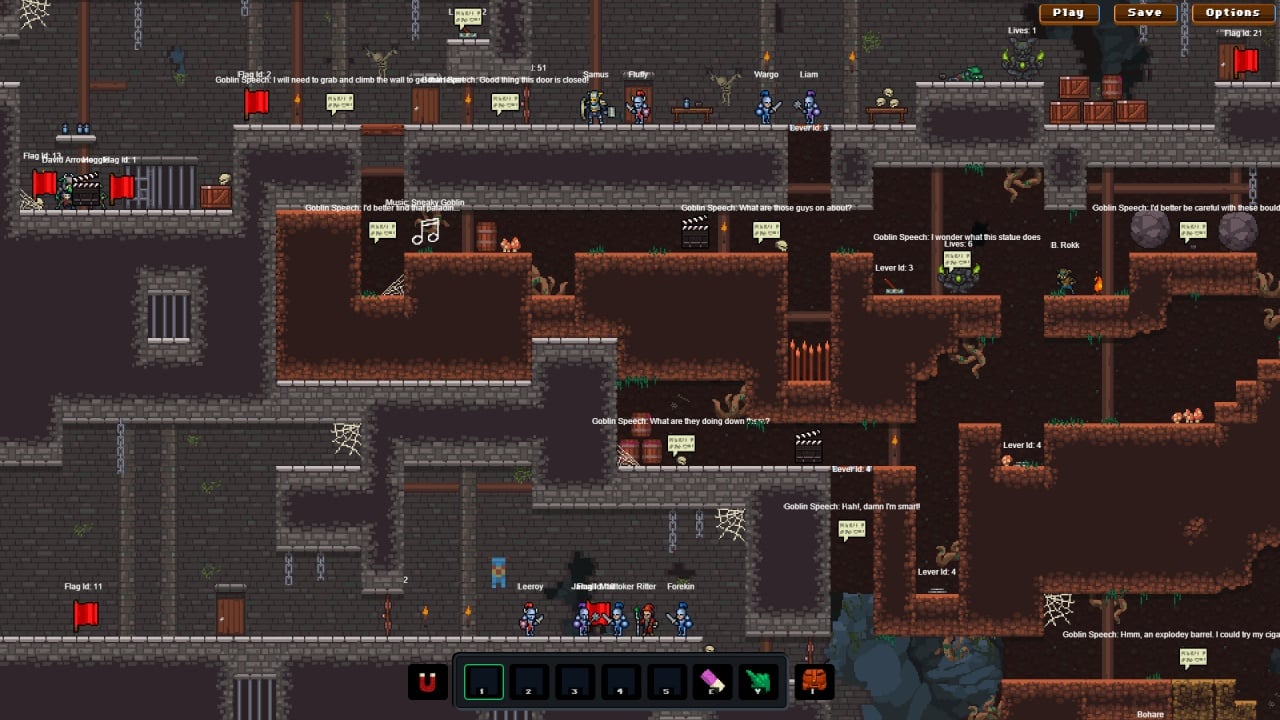
Task: Open the Options menu
Action: 1232,13
